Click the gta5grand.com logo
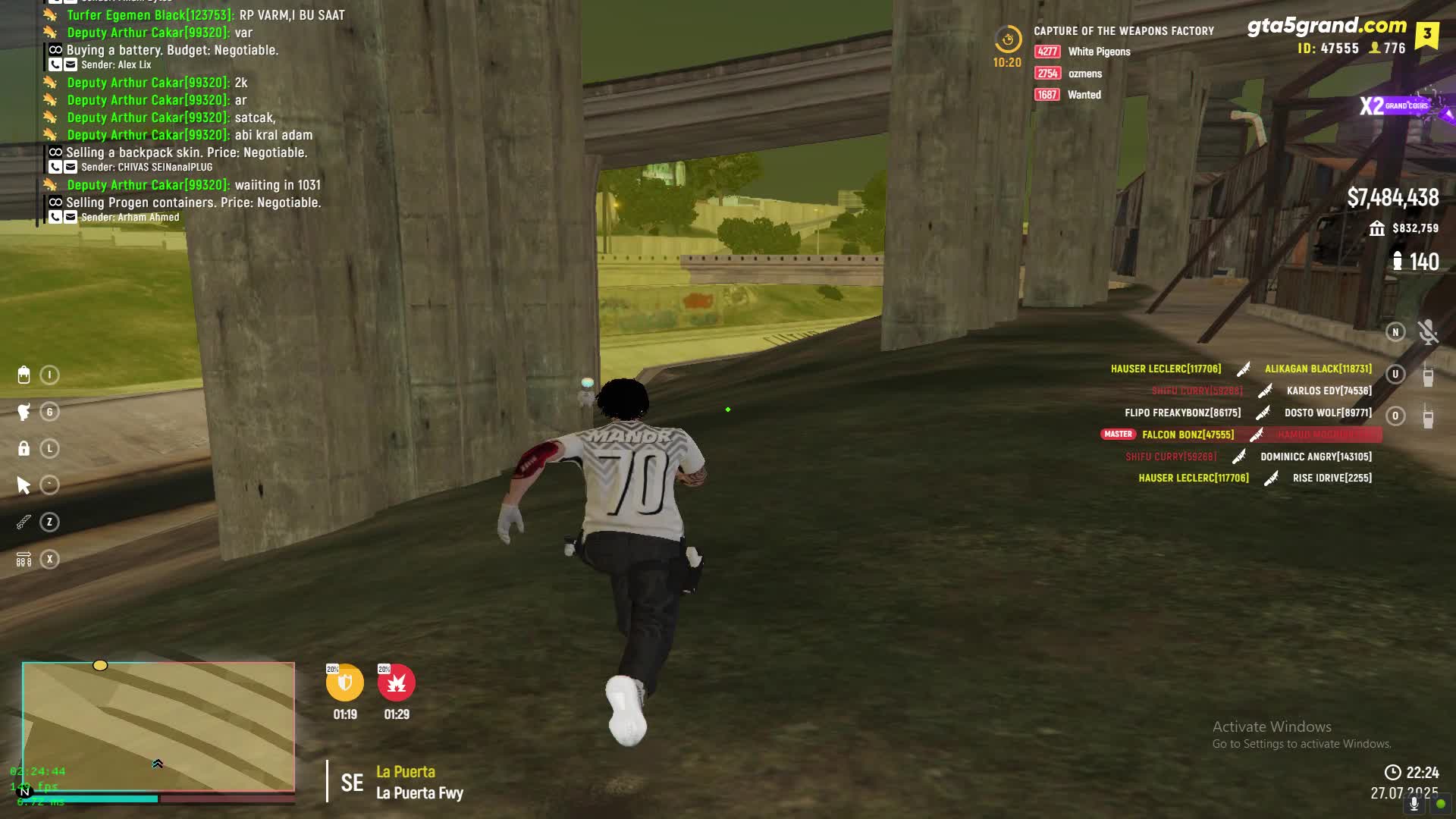Image resolution: width=1456 pixels, height=819 pixels. click(1326, 26)
